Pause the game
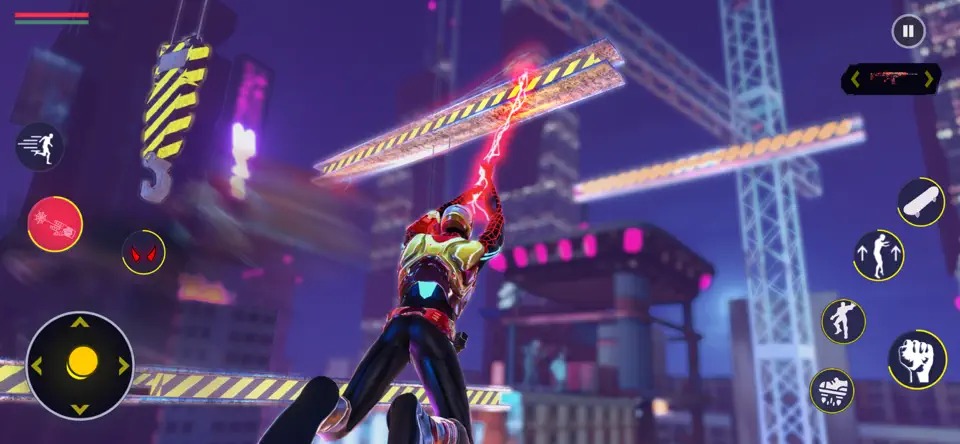Image resolution: width=960 pixels, height=444 pixels. coord(907,32)
